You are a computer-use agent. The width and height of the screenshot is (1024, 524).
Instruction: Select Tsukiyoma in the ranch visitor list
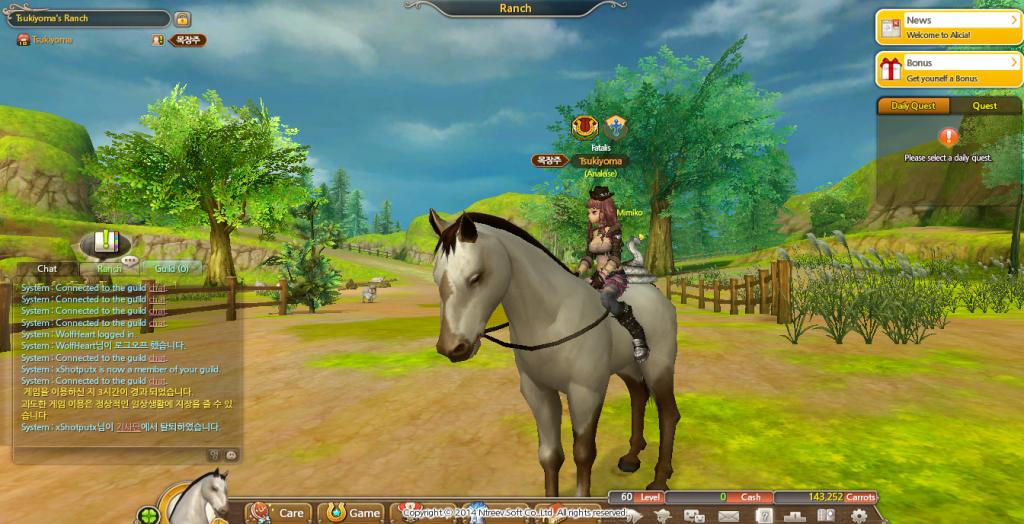pyautogui.click(x=52, y=40)
